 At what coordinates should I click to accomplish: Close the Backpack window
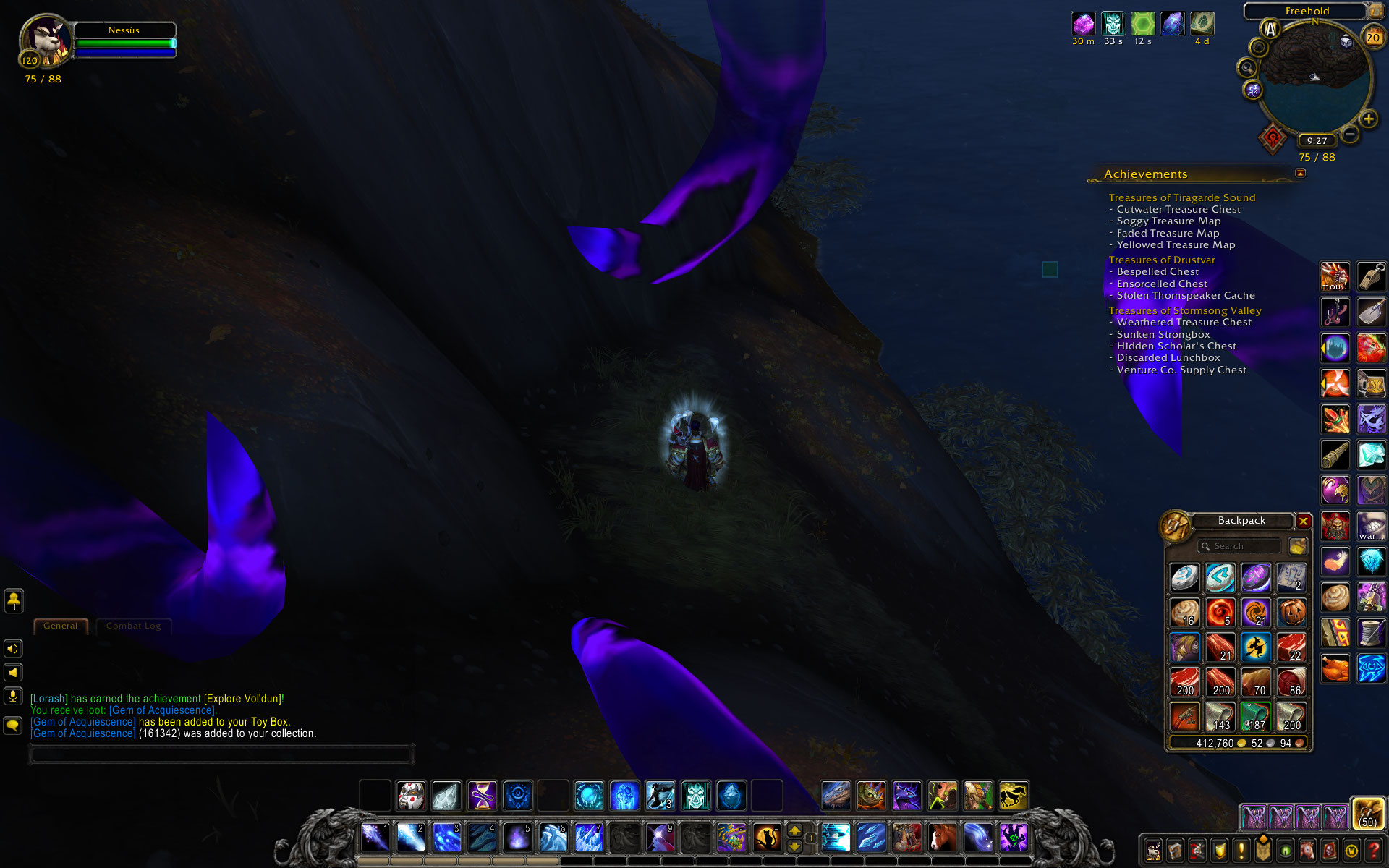(1304, 521)
